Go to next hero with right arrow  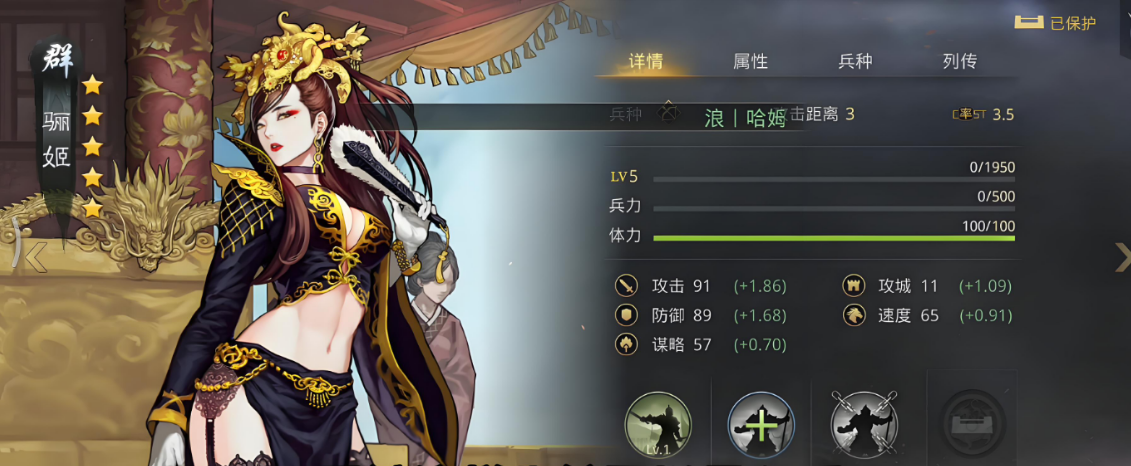coord(1122,257)
